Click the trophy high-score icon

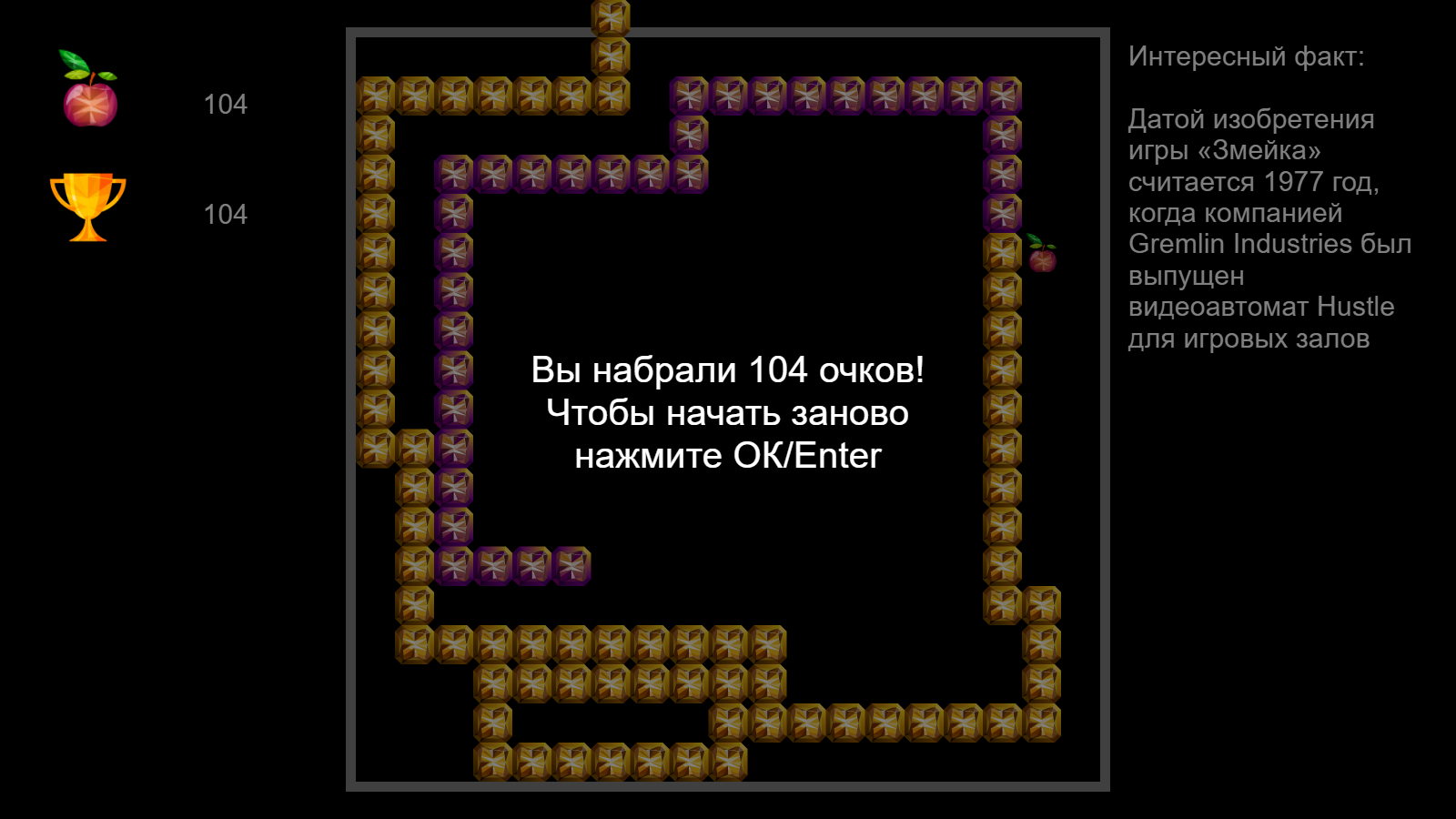click(x=86, y=207)
